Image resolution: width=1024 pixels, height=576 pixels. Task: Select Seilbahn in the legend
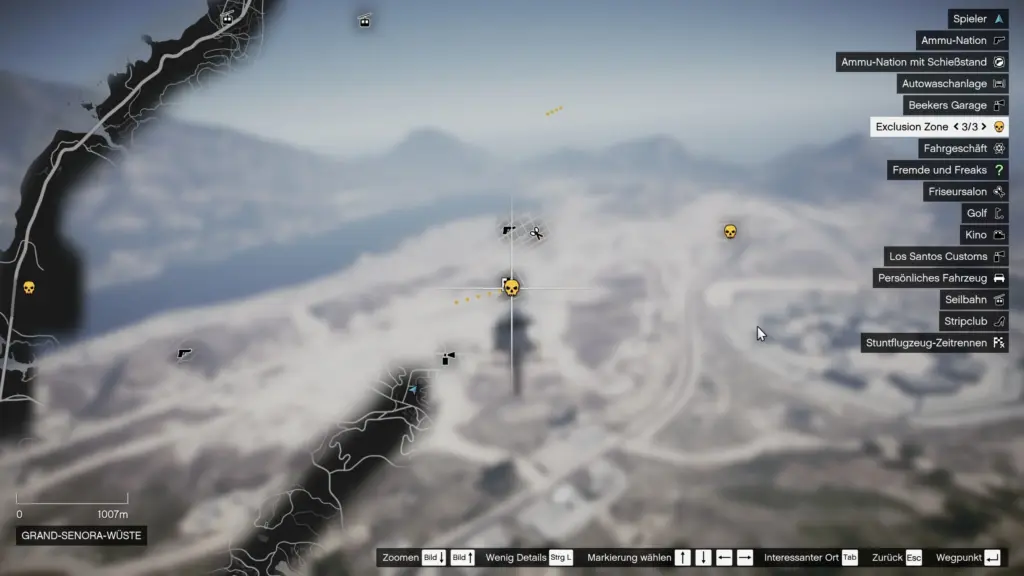tap(974, 299)
